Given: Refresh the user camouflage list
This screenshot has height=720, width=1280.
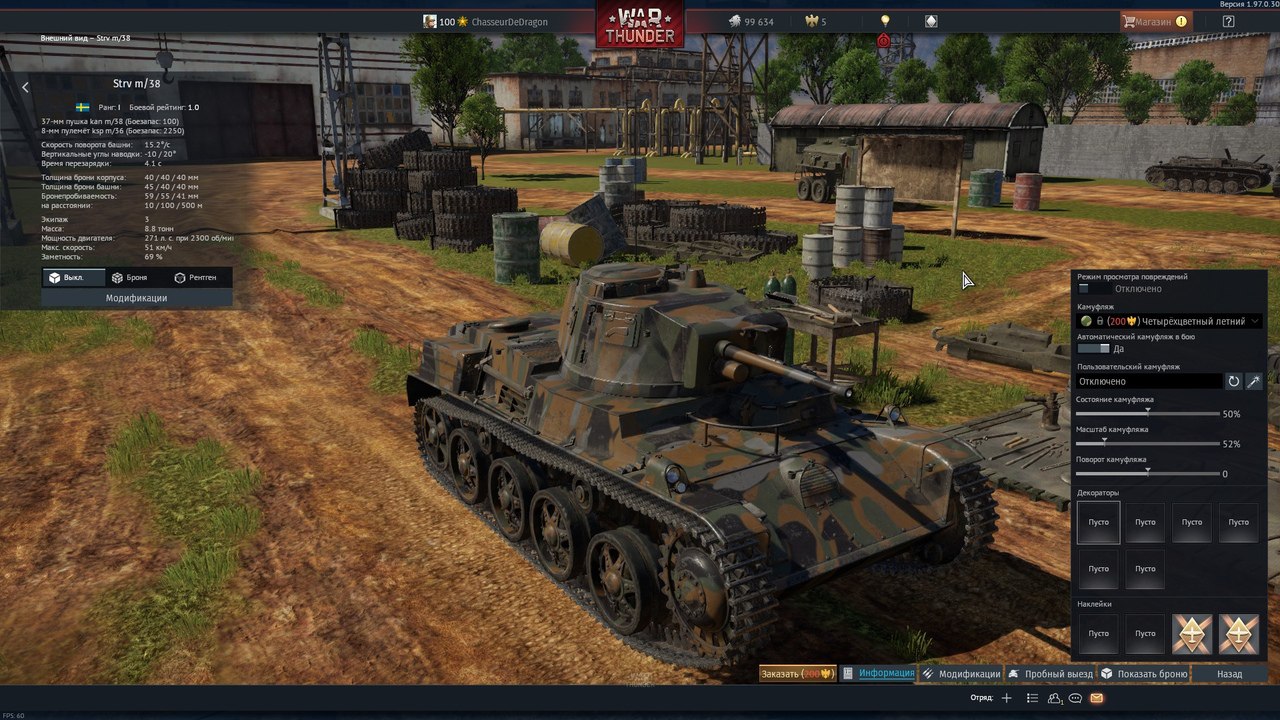Looking at the screenshot, I should 1234,381.
